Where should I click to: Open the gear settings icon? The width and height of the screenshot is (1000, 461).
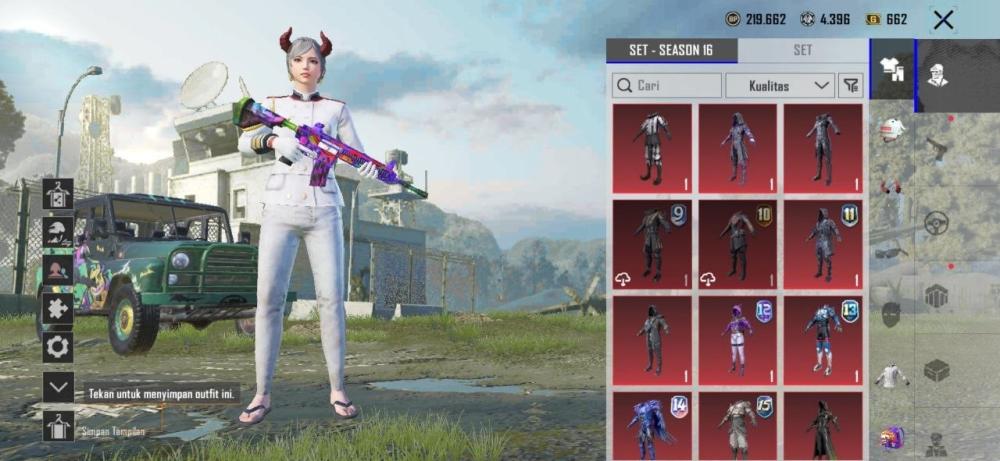[x=58, y=347]
